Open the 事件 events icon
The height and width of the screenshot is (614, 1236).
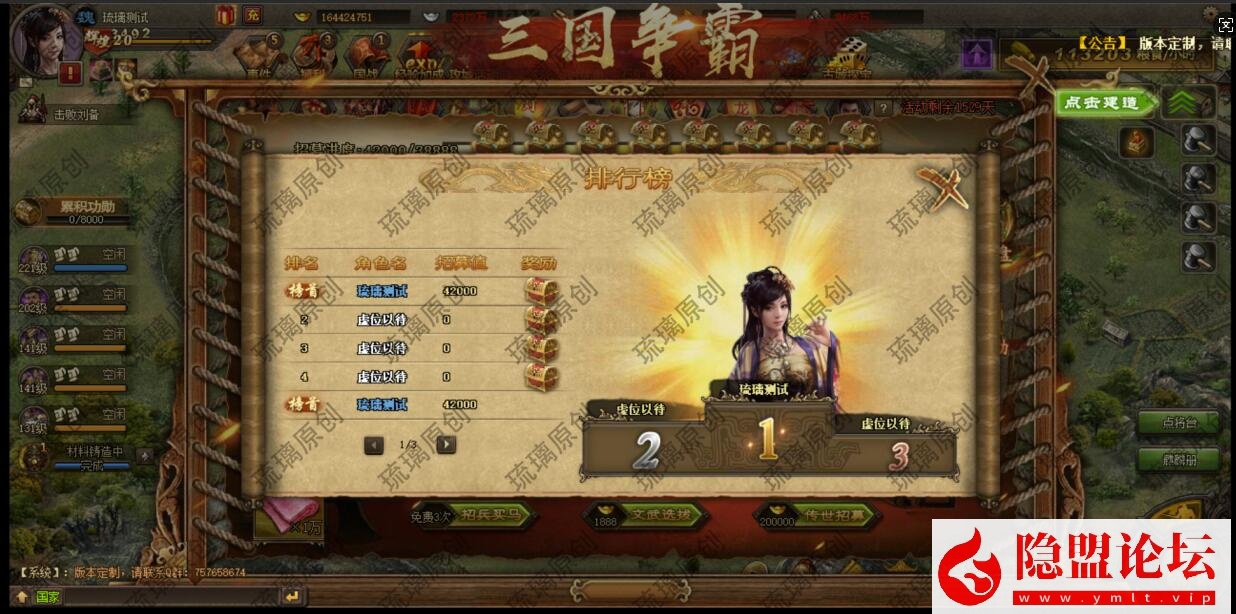tap(259, 57)
